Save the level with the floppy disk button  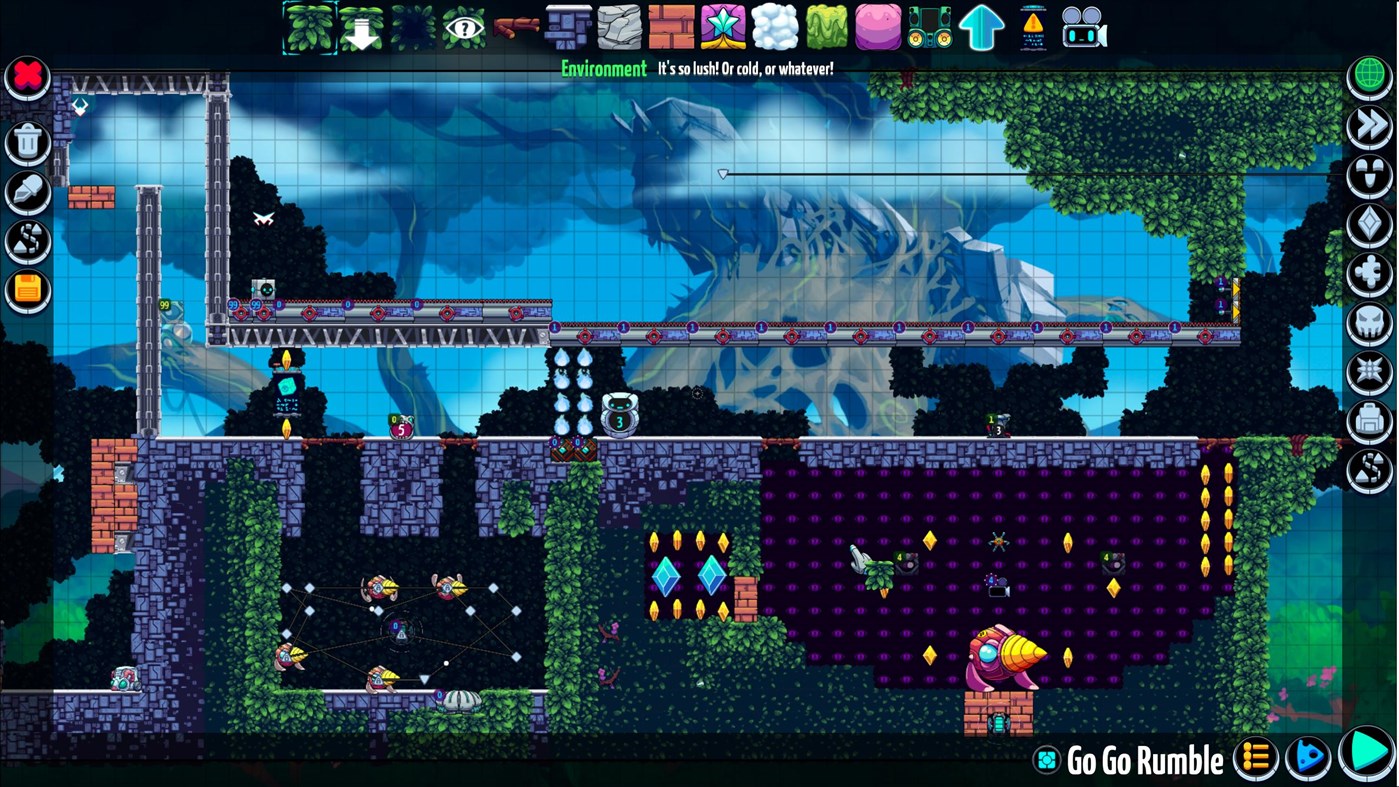(26, 289)
